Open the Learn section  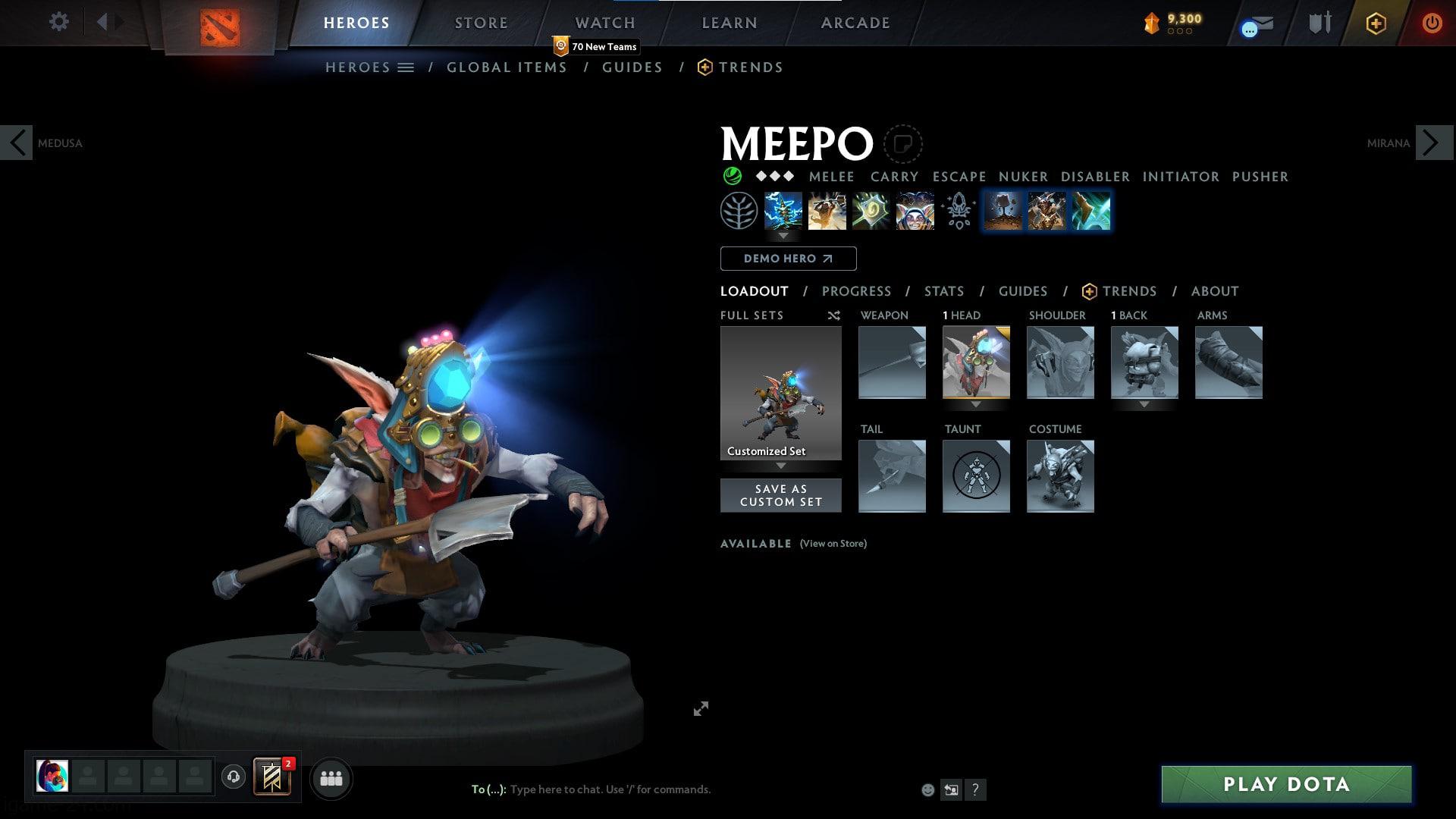point(729,23)
